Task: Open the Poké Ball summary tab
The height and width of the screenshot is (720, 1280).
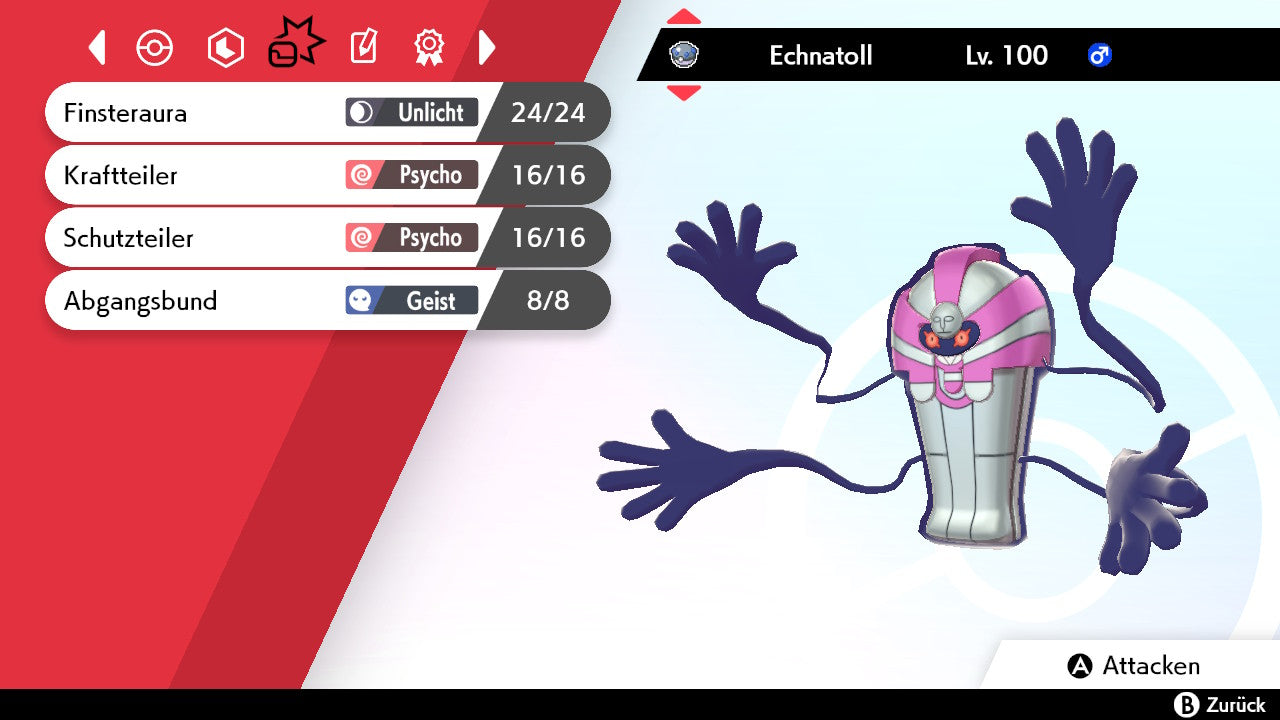Action: pyautogui.click(x=155, y=47)
